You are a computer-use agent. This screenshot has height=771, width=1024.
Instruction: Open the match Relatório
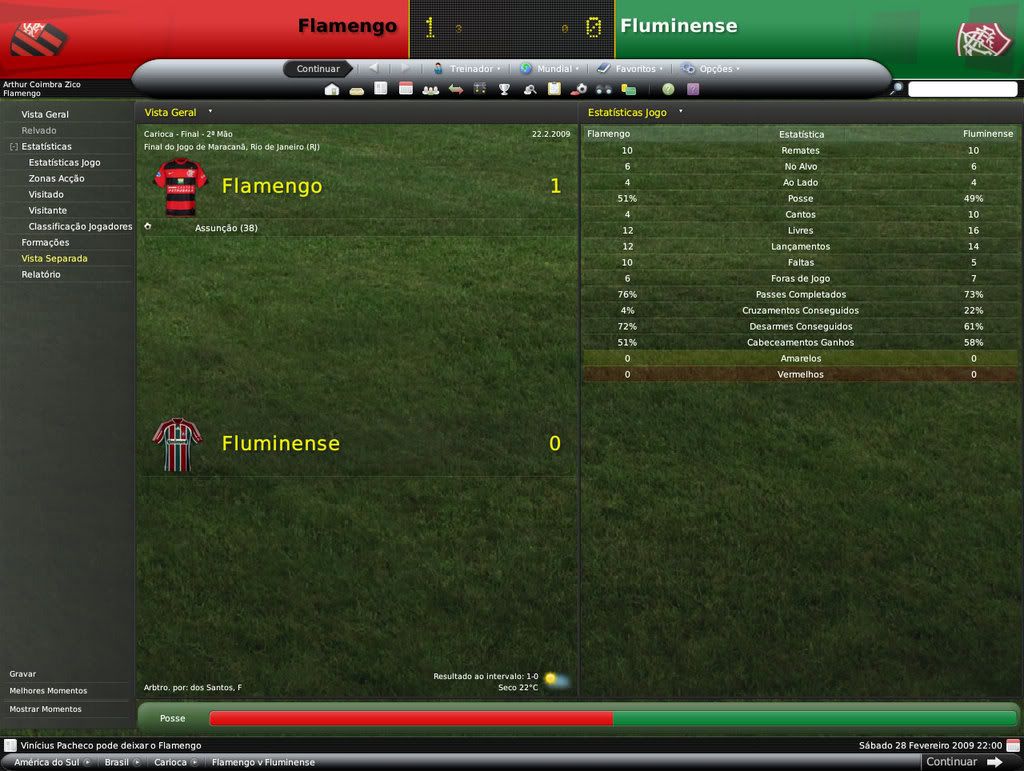pos(41,274)
